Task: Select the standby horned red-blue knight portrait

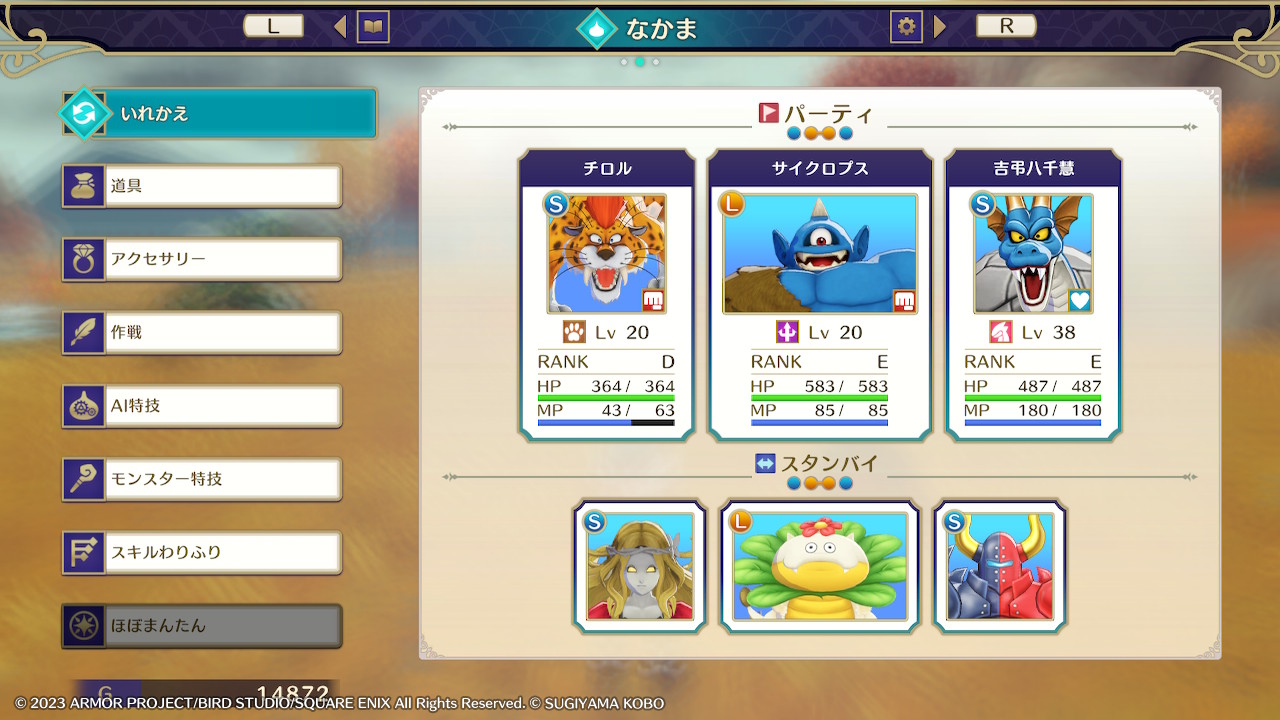Action: [1000, 567]
